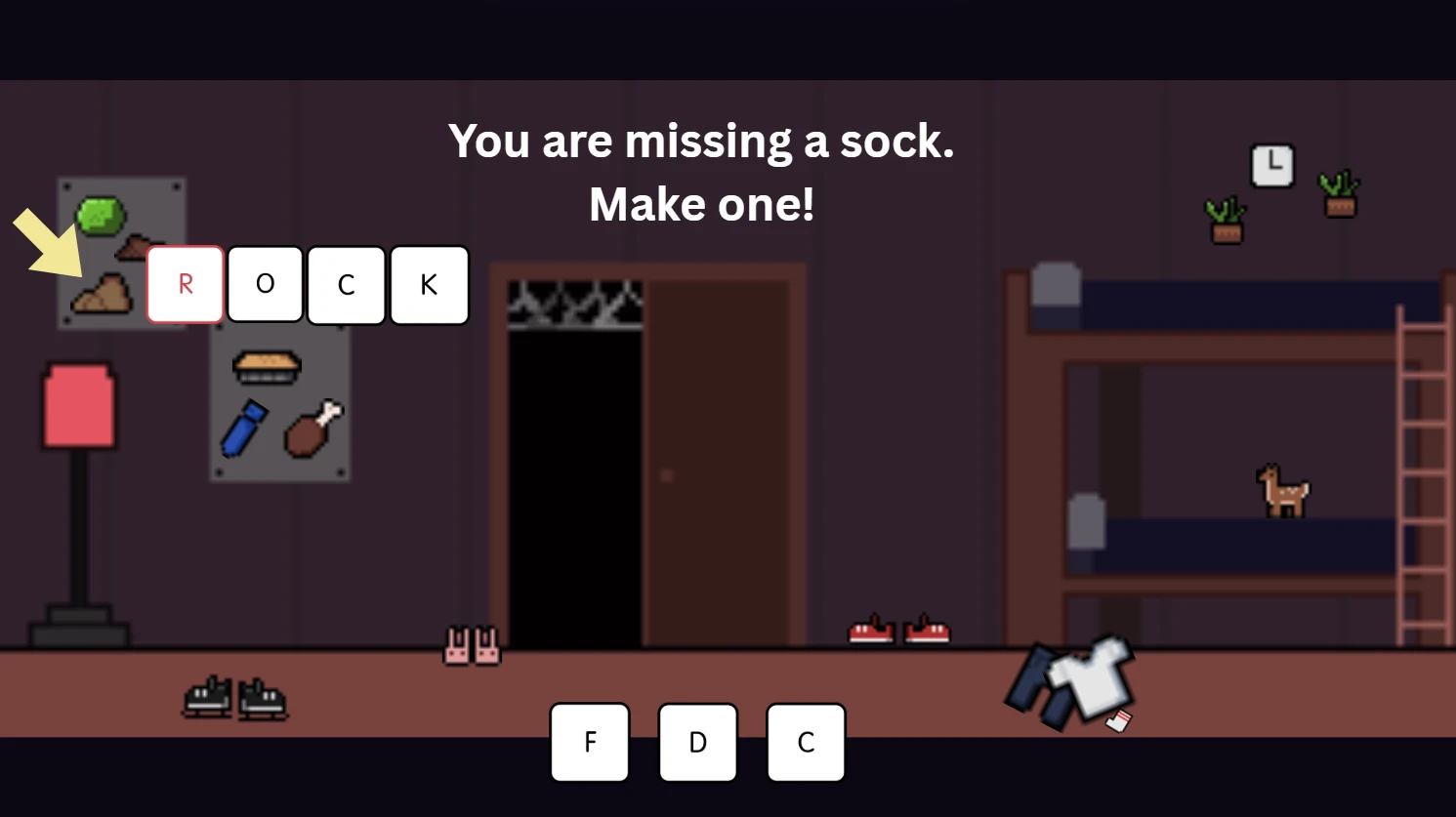Pick the chicken drumstick icon
1456x817 pixels.
[x=312, y=429]
